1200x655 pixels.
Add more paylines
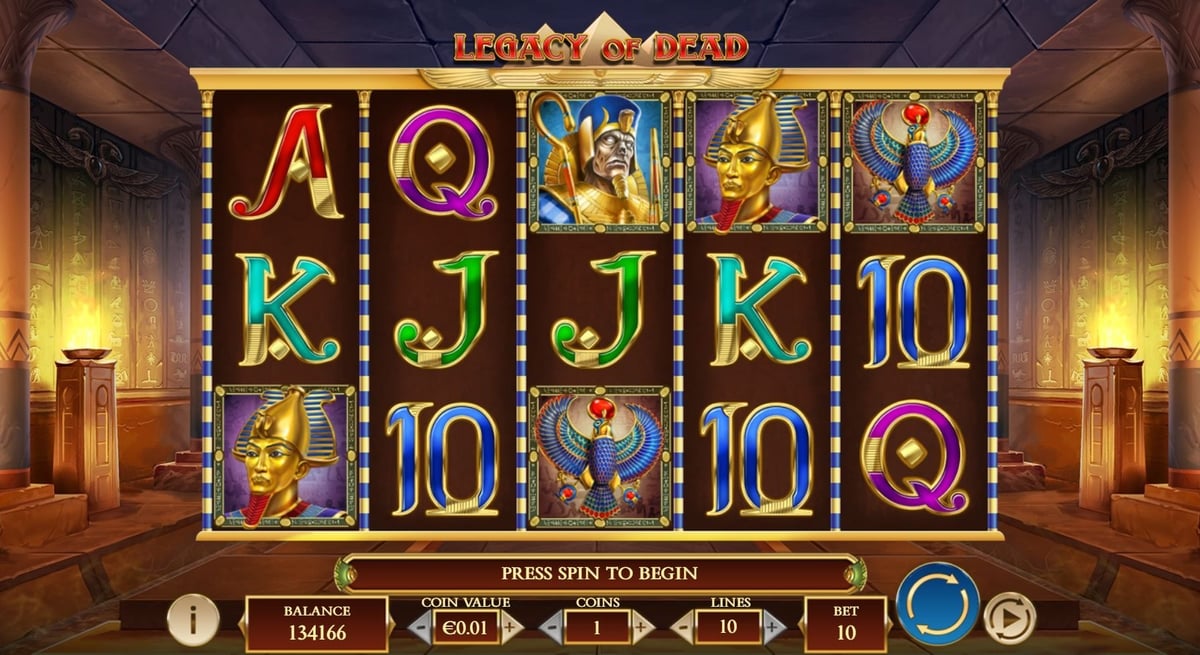772,628
